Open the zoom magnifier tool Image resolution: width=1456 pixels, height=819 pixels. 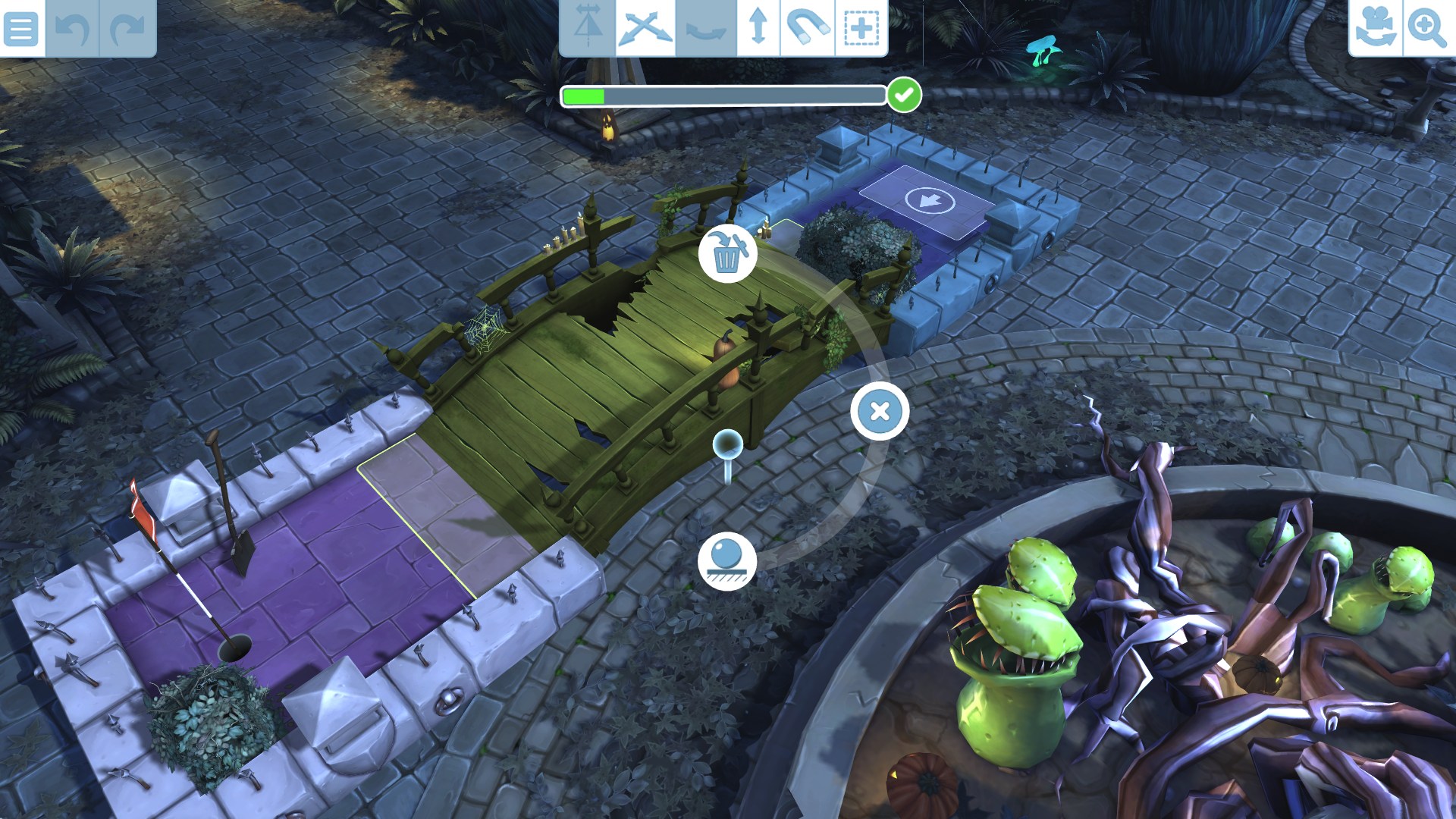tap(1429, 27)
